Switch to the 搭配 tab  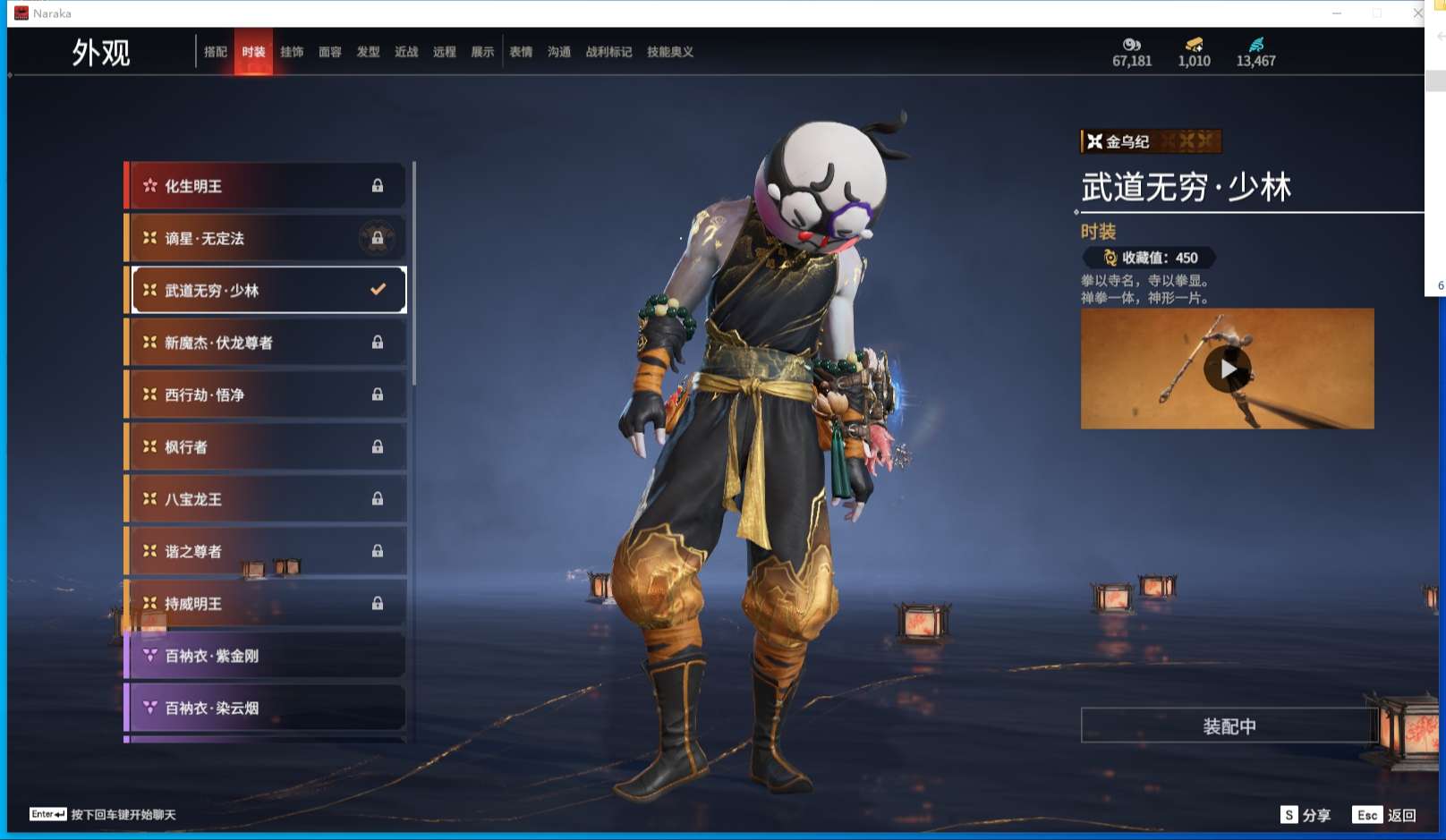point(216,52)
